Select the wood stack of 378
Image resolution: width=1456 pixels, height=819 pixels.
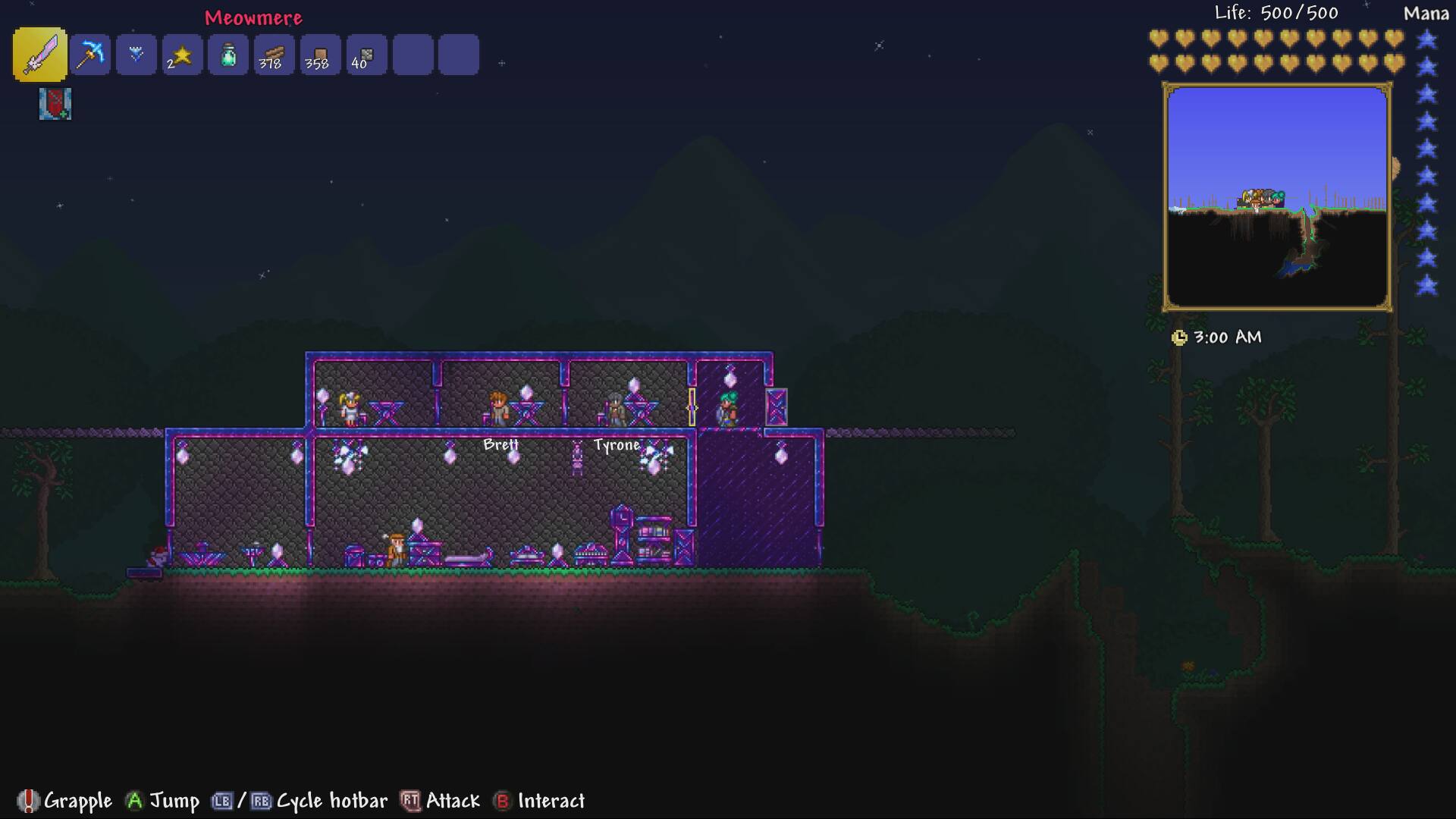click(274, 55)
